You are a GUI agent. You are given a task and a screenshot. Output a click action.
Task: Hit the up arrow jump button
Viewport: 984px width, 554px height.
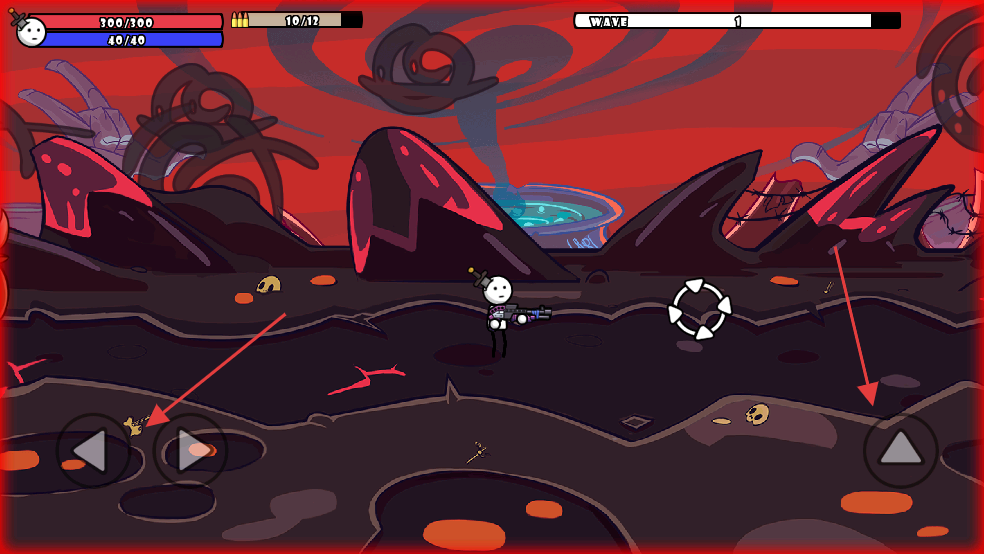[x=900, y=450]
